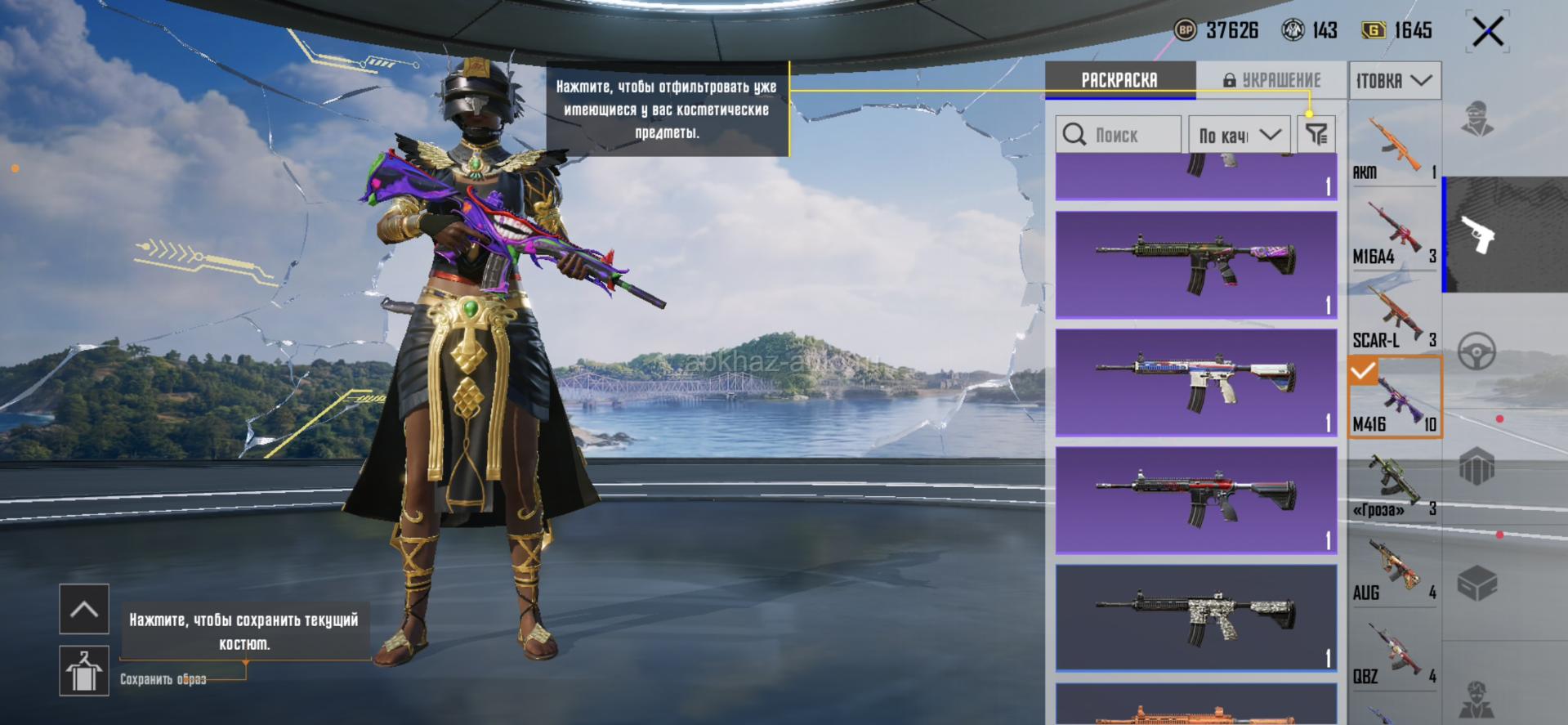The height and width of the screenshot is (725, 1568).
Task: Click the Поиск search field
Action: (1118, 135)
